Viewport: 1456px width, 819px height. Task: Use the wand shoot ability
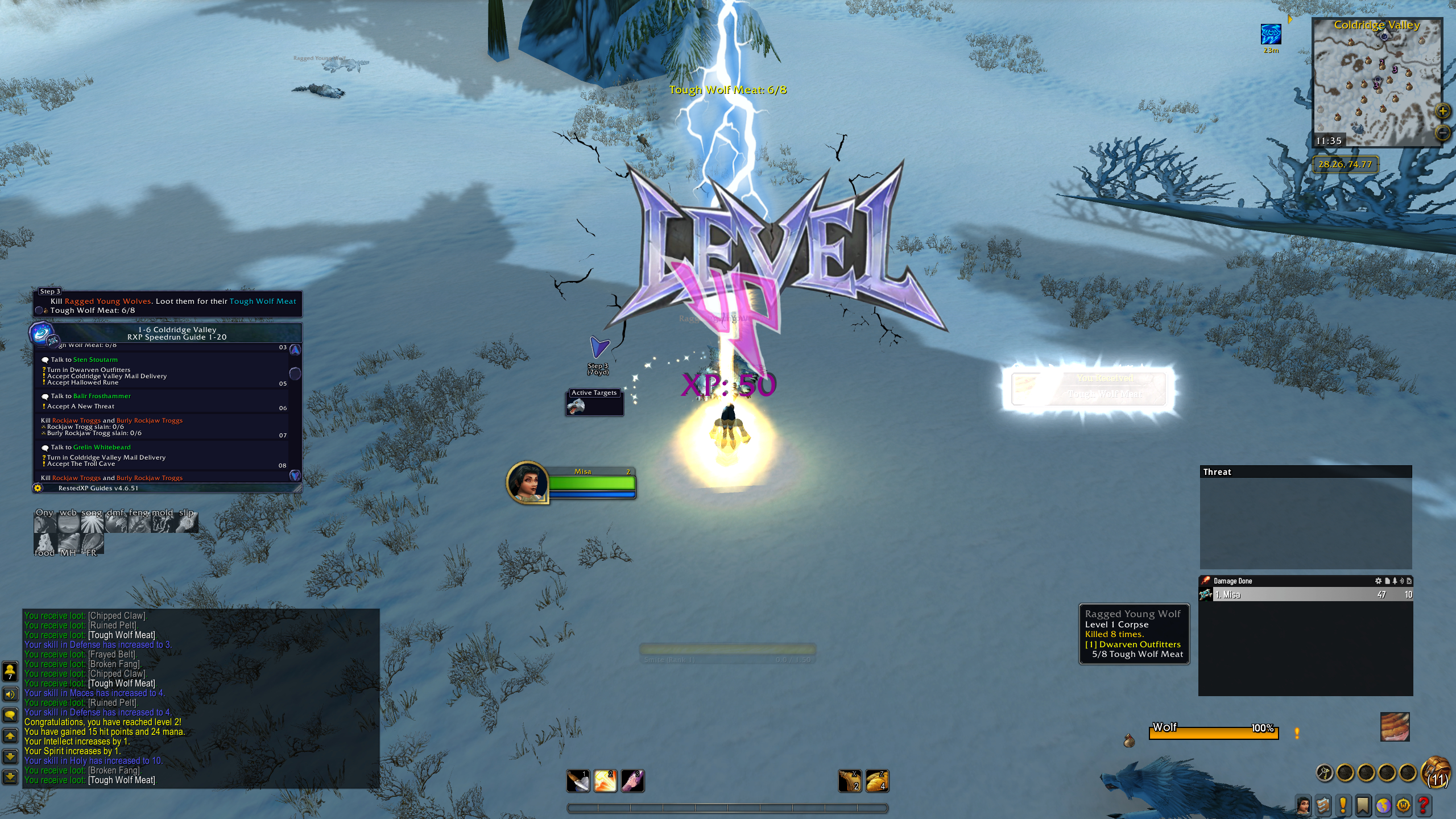pos(632,781)
